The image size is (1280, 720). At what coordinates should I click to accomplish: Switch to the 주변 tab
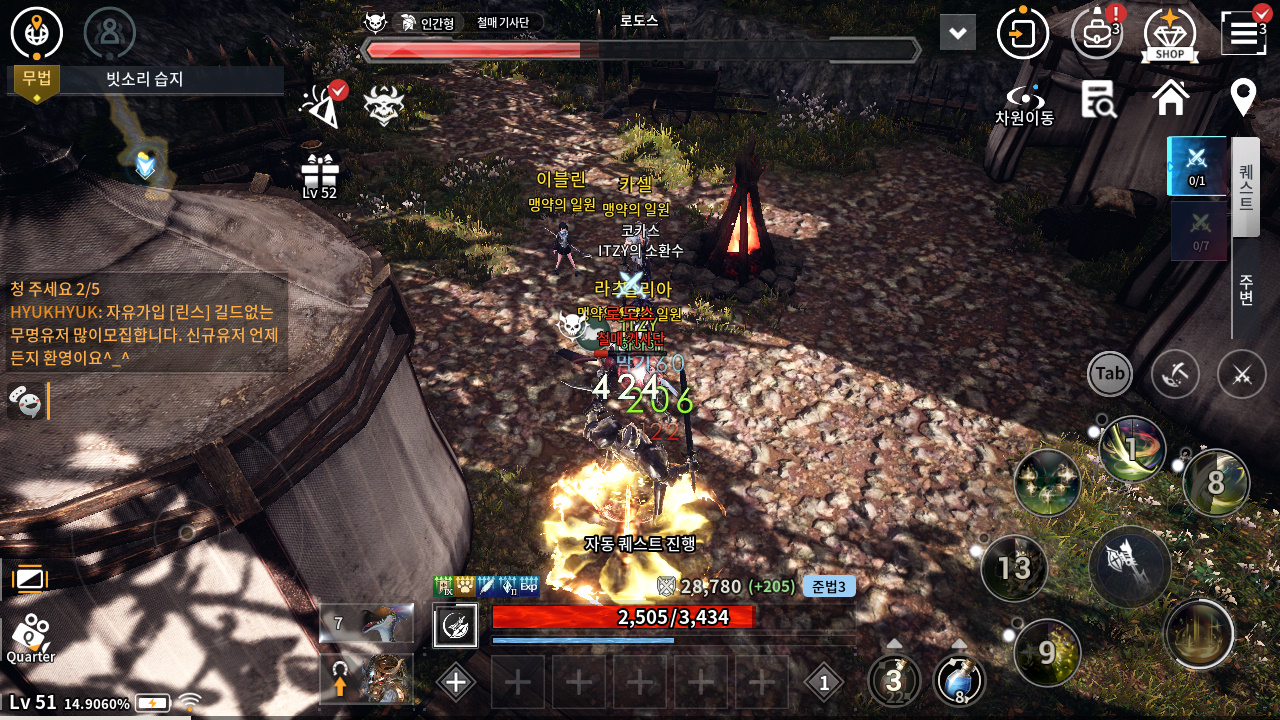point(1246,289)
